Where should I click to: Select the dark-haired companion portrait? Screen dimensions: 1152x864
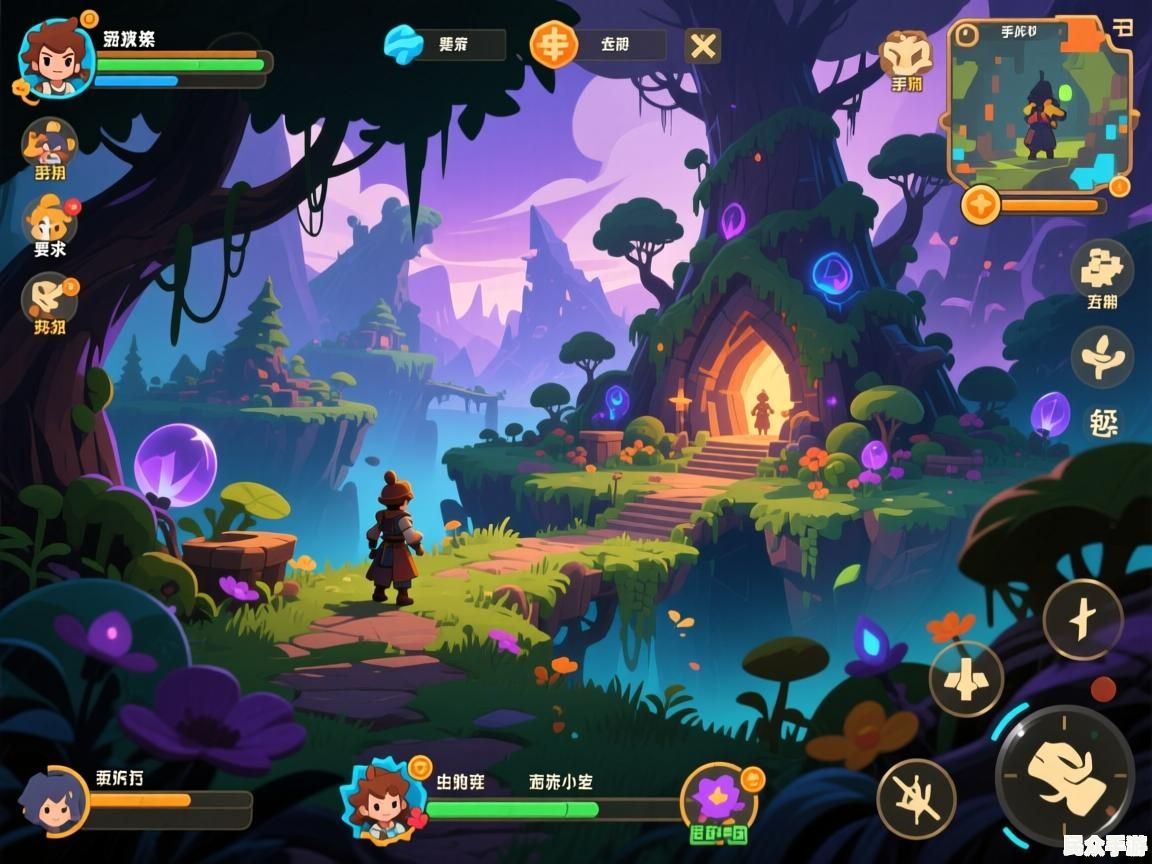(x=52, y=801)
